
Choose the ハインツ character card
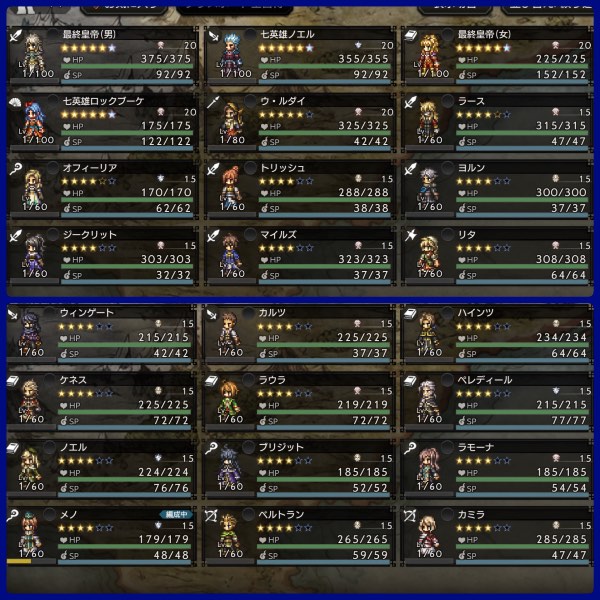[x=498, y=333]
